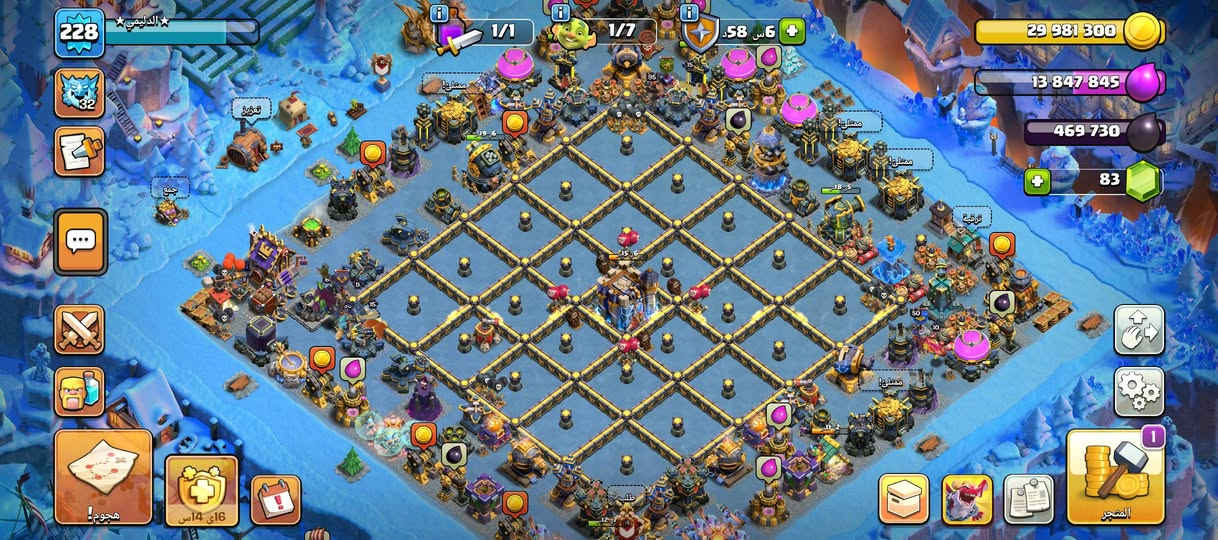View the league badge showing 32

[x=79, y=93]
